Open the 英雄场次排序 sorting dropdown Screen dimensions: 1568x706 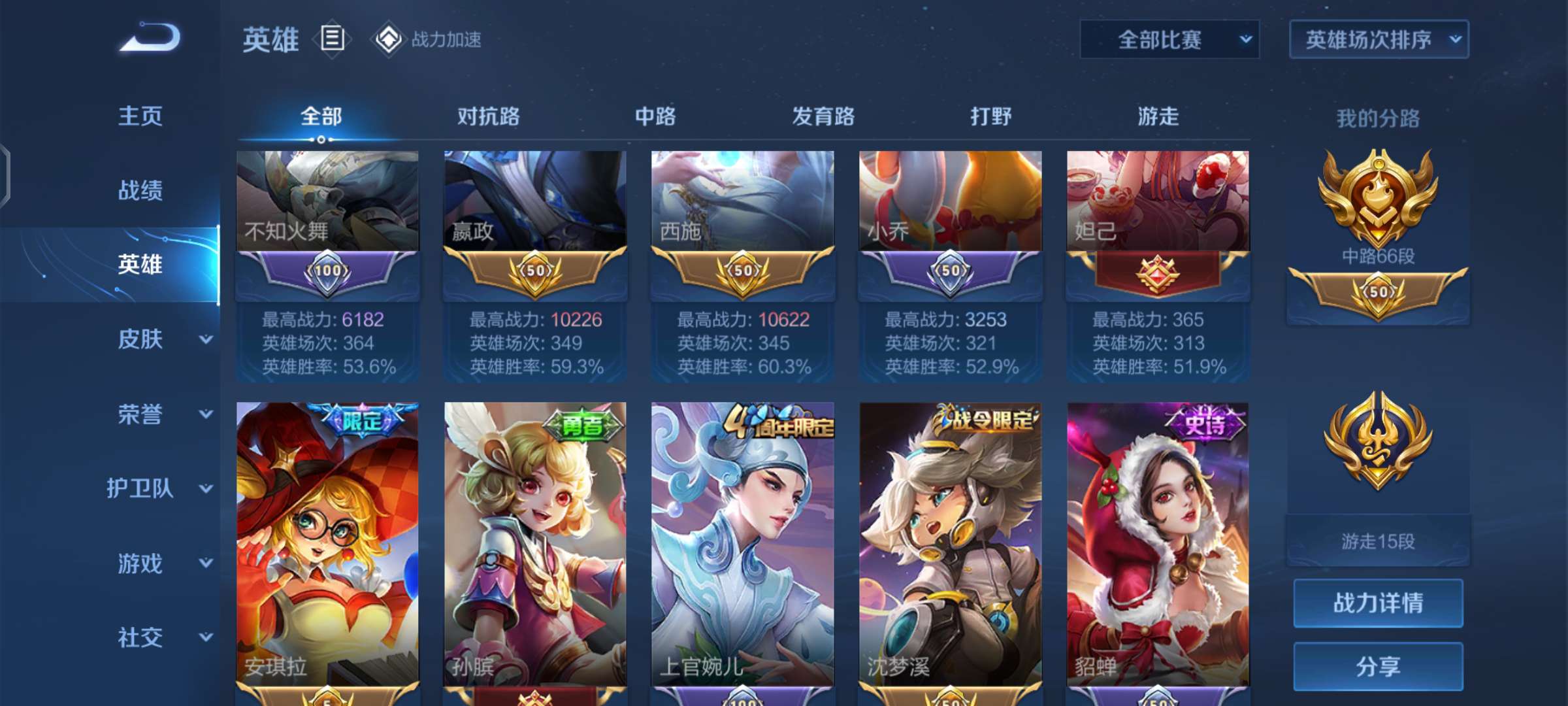(x=1377, y=39)
